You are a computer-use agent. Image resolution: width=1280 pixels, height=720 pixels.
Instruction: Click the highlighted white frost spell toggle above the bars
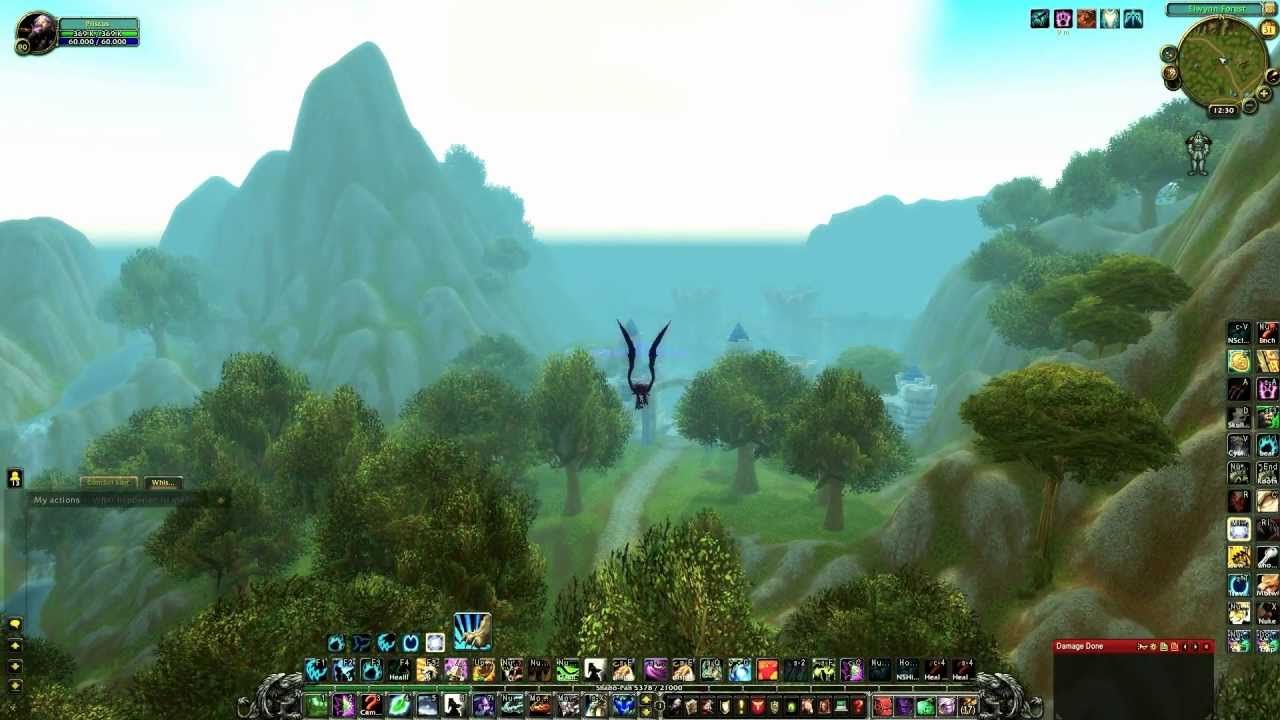click(435, 643)
